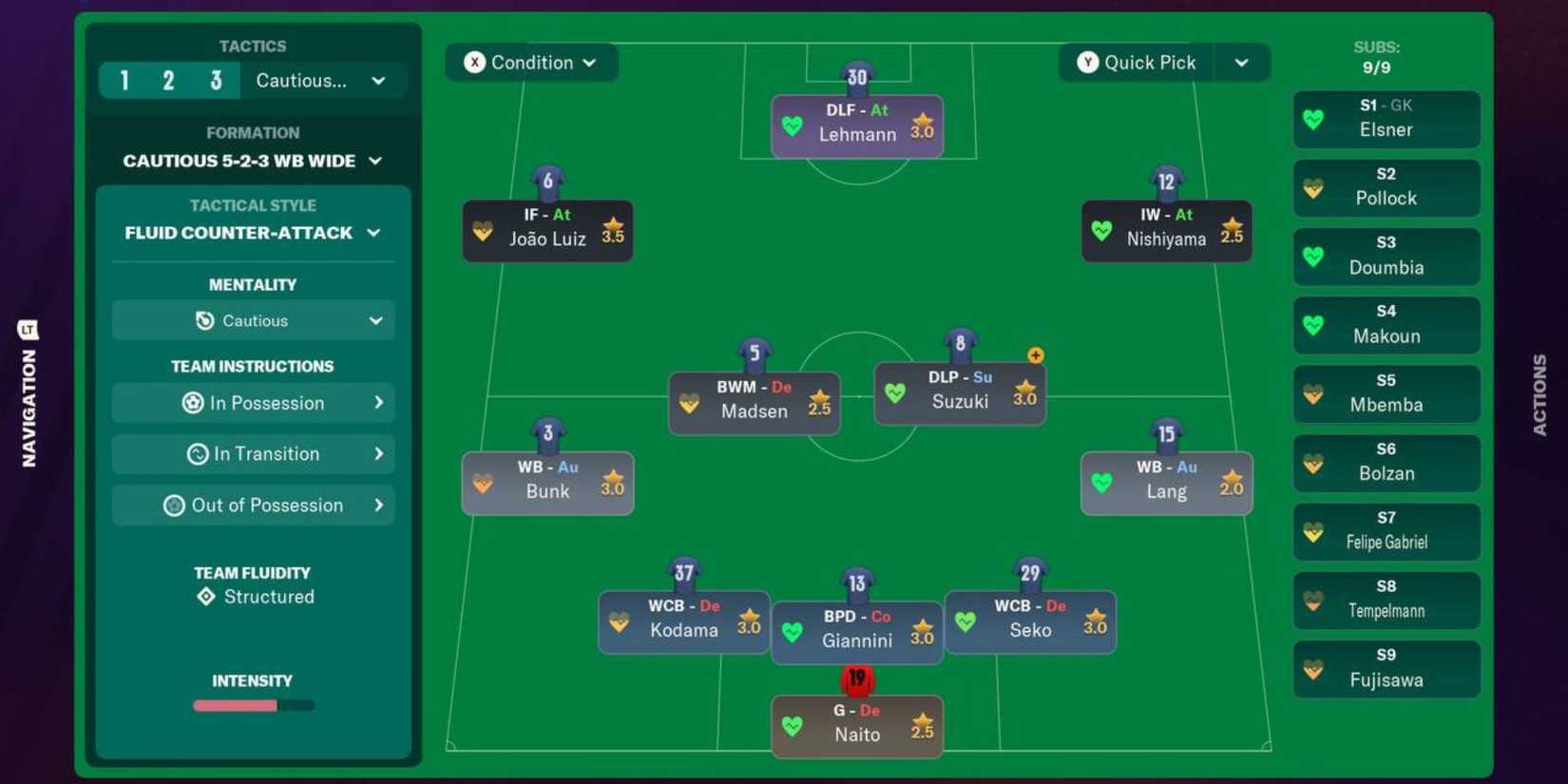Click the green condition heart beside Doumbia
This screenshot has width=1568, height=784.
click(x=1313, y=257)
